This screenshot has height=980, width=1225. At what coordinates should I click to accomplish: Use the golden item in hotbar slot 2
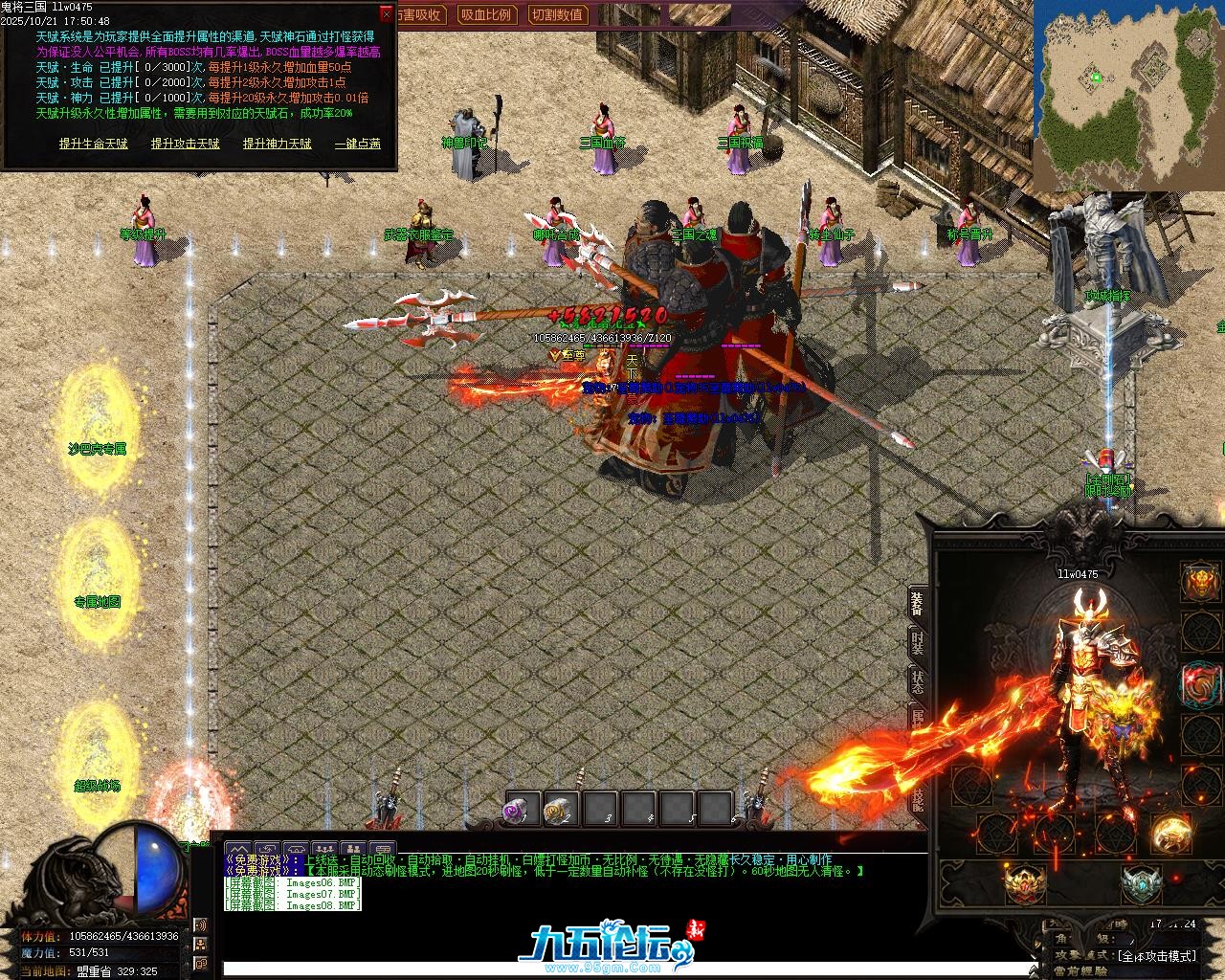click(x=561, y=810)
